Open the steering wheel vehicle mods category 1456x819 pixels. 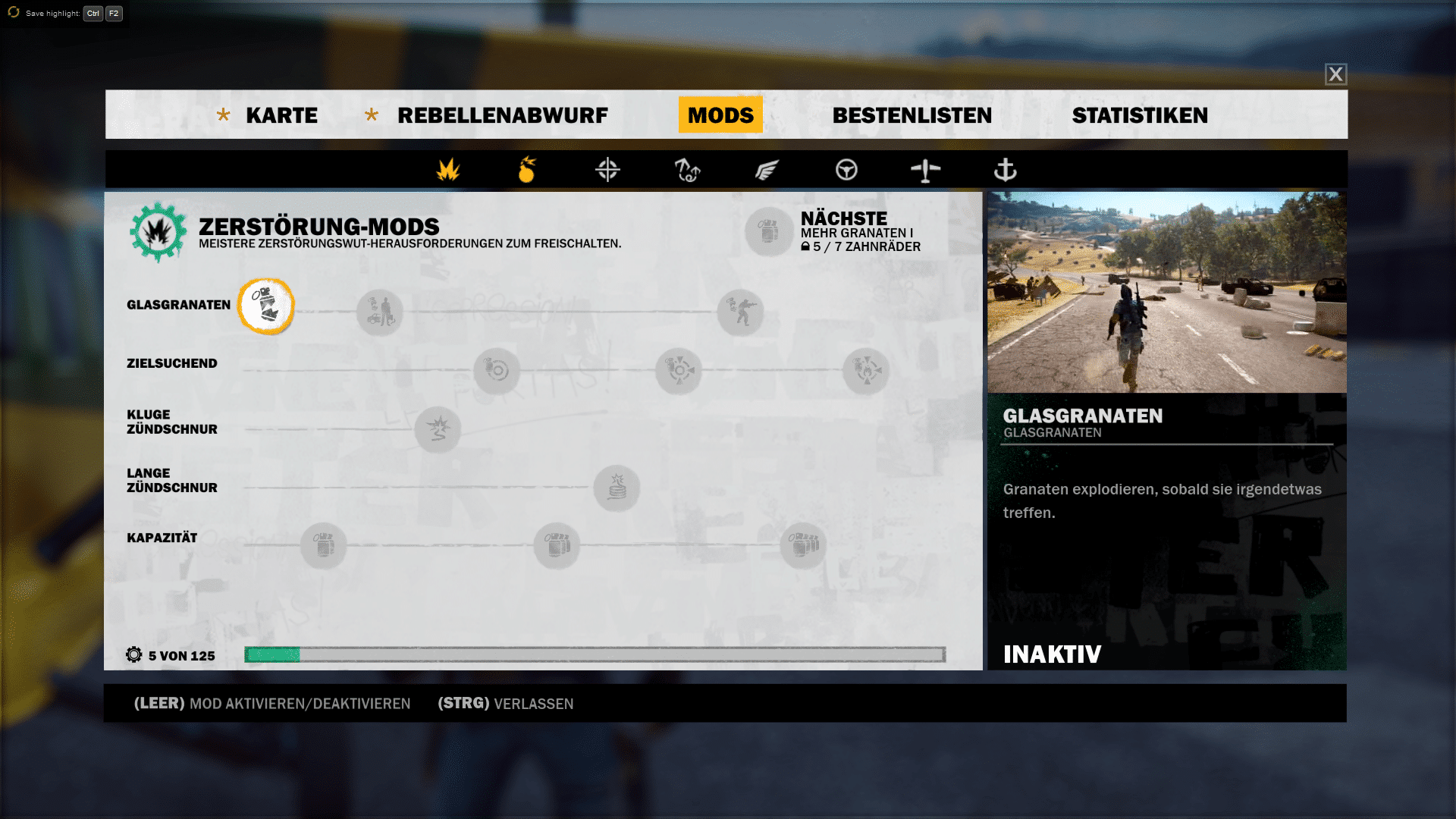pyautogui.click(x=846, y=170)
